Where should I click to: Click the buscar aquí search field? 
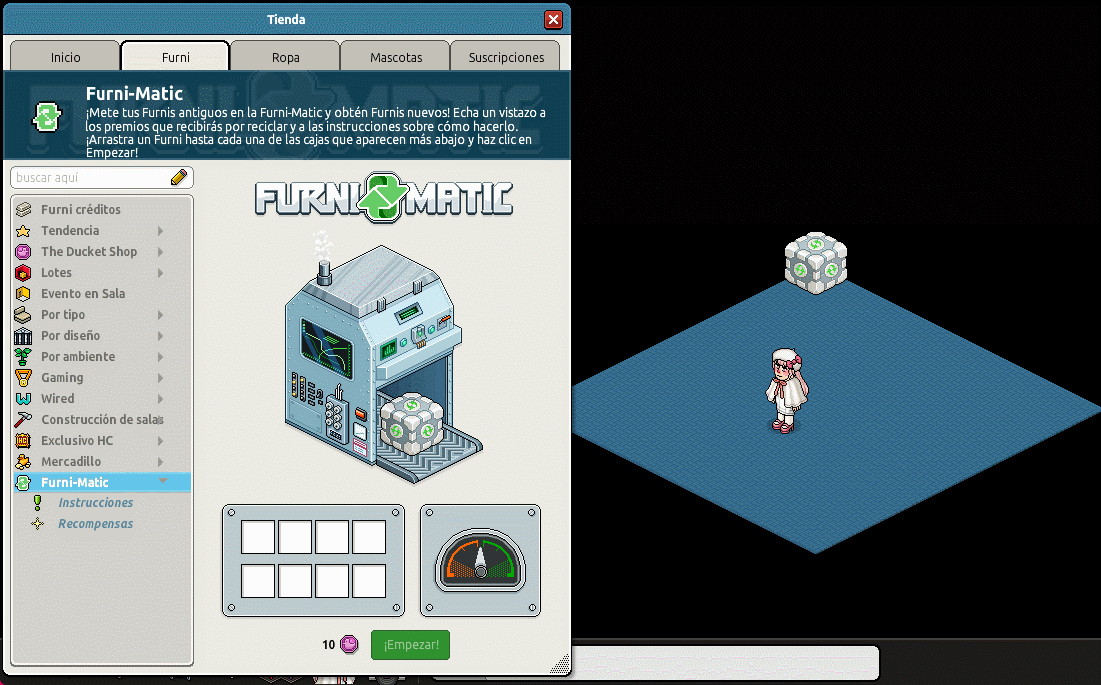point(90,178)
